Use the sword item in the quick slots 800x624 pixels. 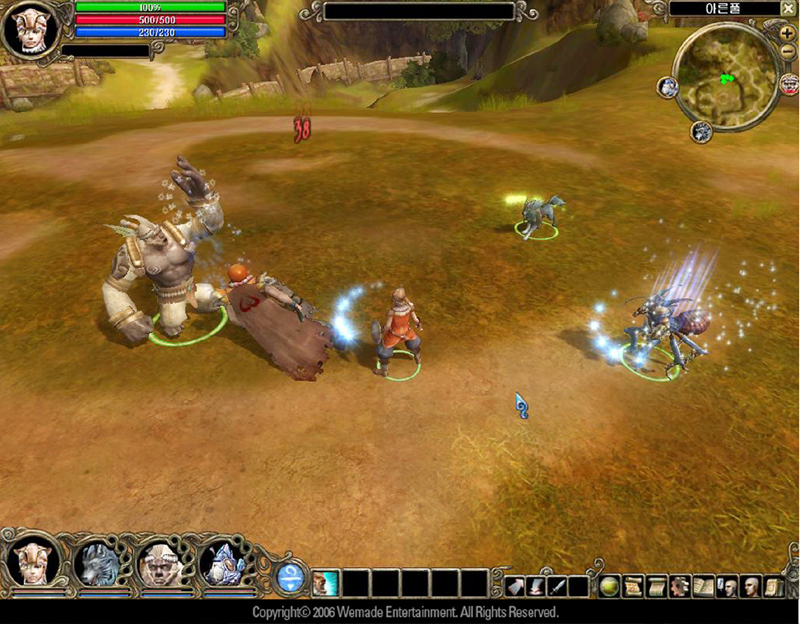coord(557,587)
